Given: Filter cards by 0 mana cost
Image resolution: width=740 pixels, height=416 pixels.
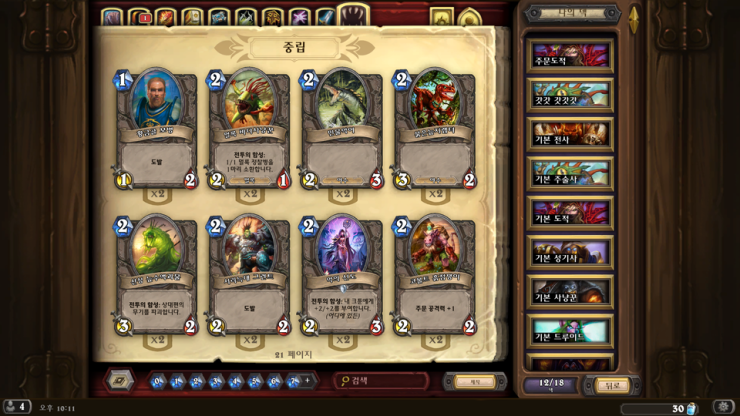Looking at the screenshot, I should (x=158, y=381).
